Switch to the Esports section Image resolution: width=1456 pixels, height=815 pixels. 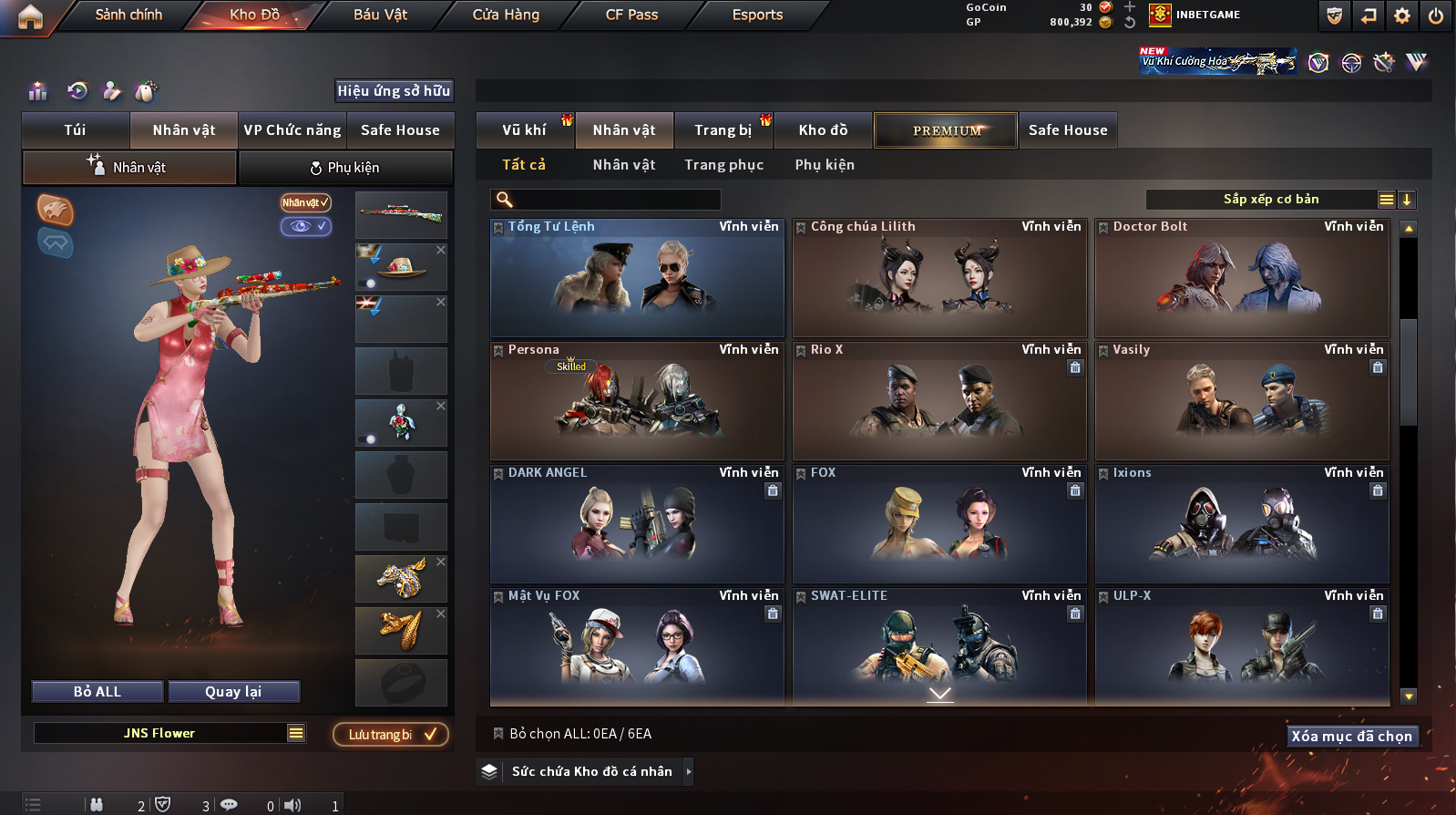(757, 15)
